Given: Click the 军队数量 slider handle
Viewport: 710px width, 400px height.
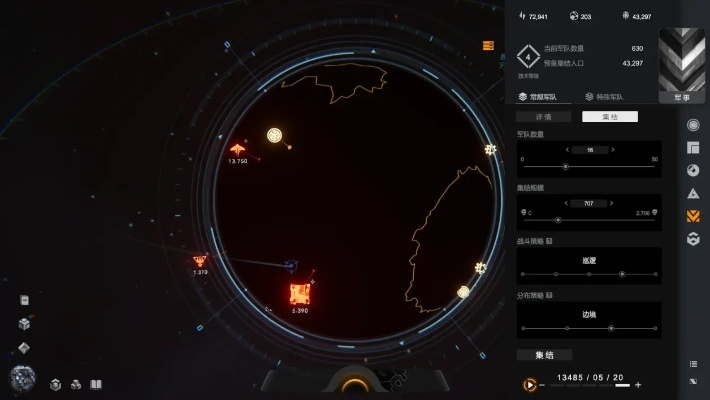Looking at the screenshot, I should (566, 166).
